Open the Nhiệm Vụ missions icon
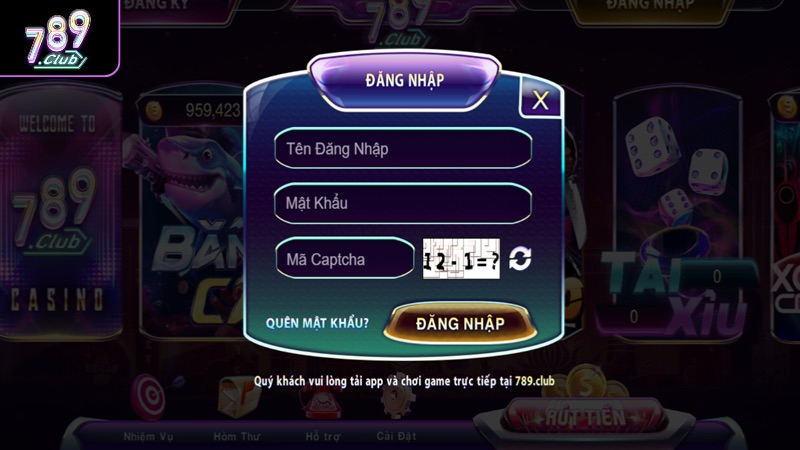The height and width of the screenshot is (450, 800). coord(147,405)
